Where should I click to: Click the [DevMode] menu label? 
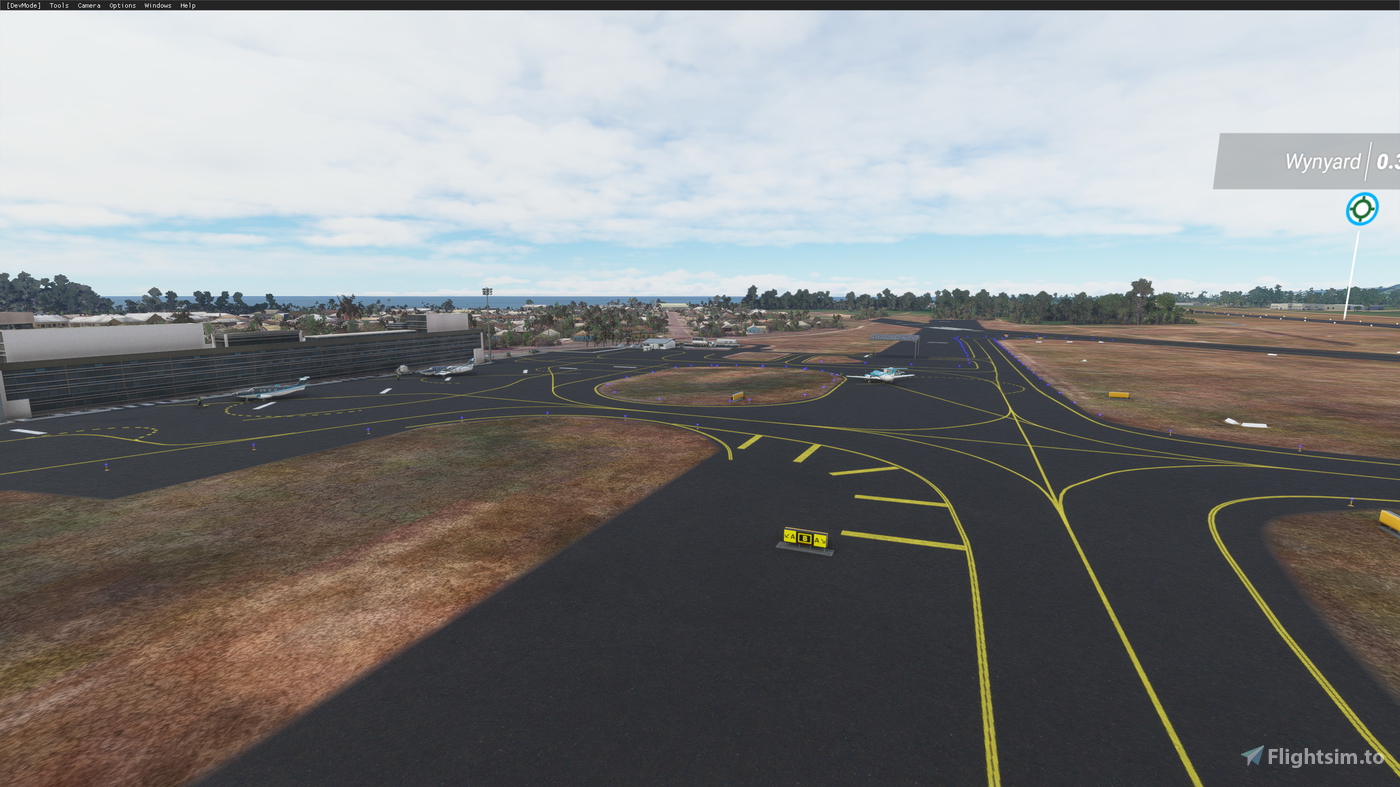[22, 3]
